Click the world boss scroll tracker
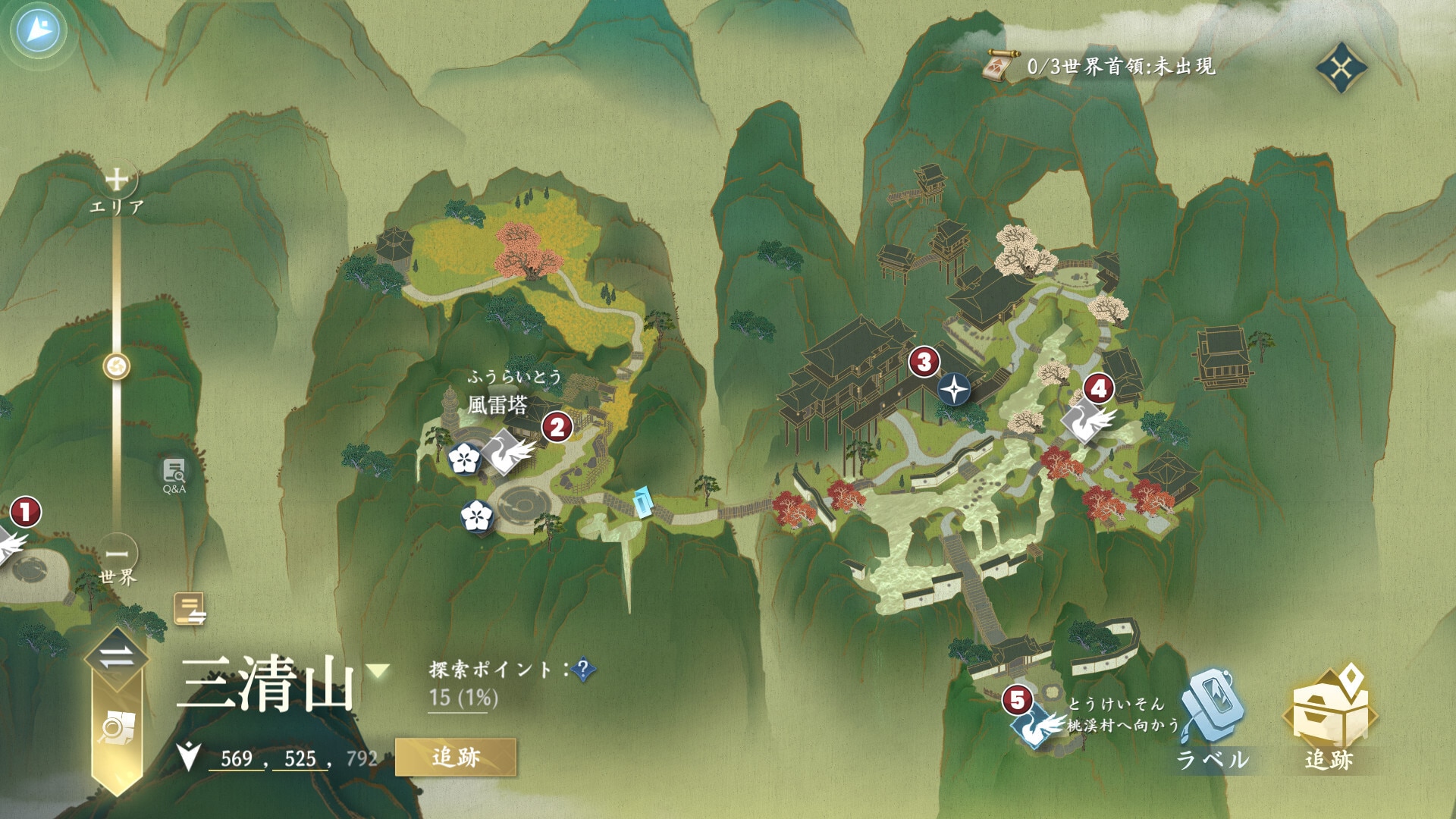 point(998,67)
